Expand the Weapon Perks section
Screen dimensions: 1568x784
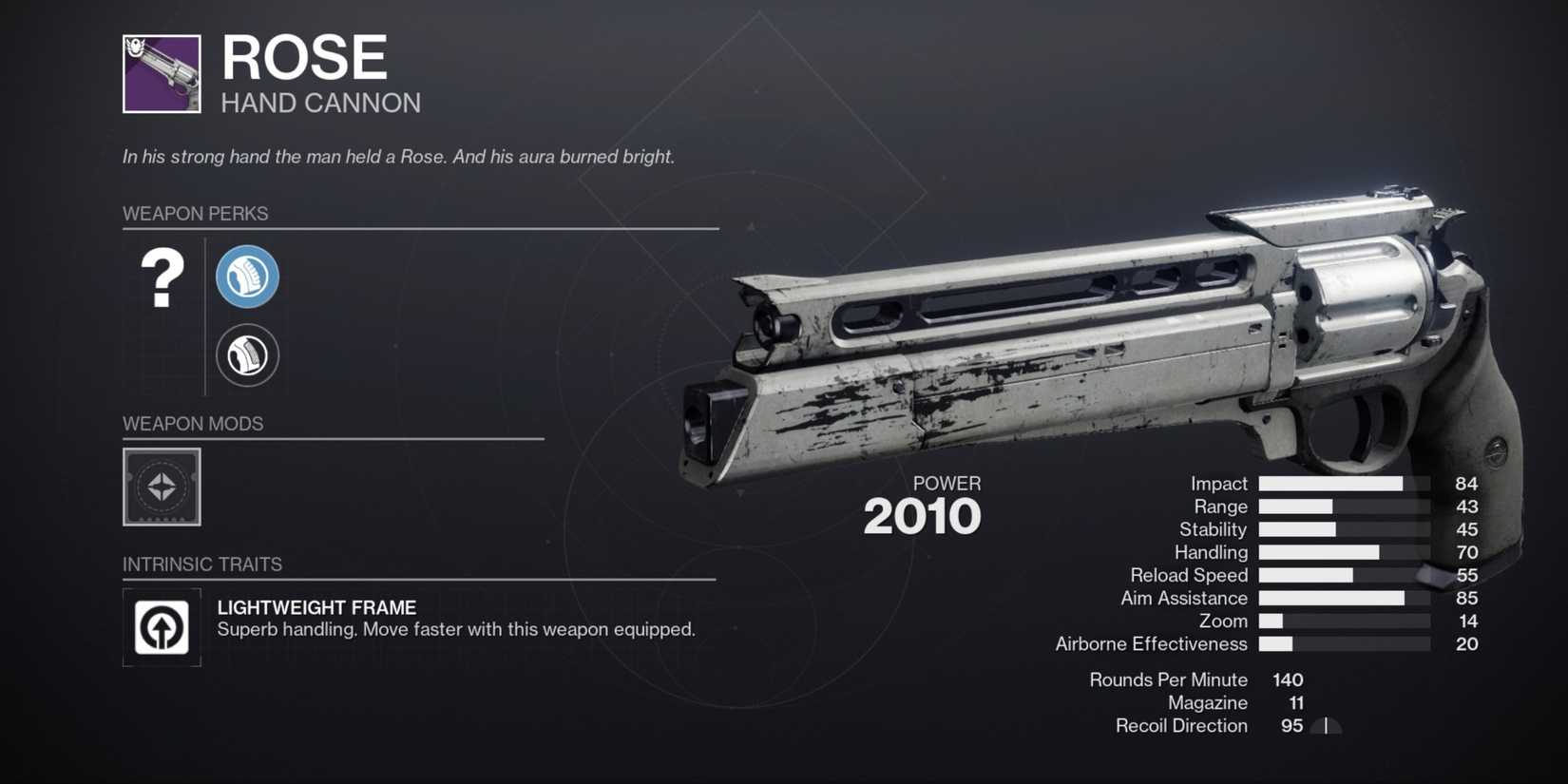point(196,213)
